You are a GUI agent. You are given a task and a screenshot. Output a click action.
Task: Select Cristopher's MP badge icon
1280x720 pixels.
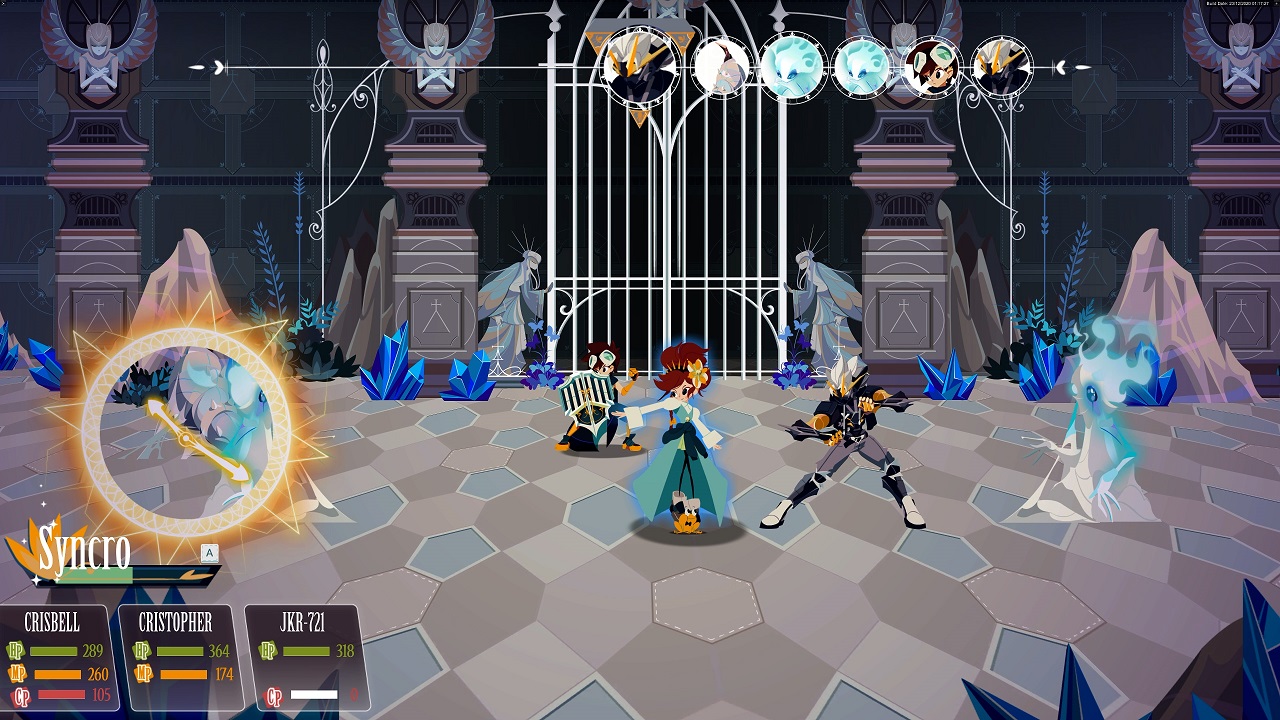click(x=143, y=675)
